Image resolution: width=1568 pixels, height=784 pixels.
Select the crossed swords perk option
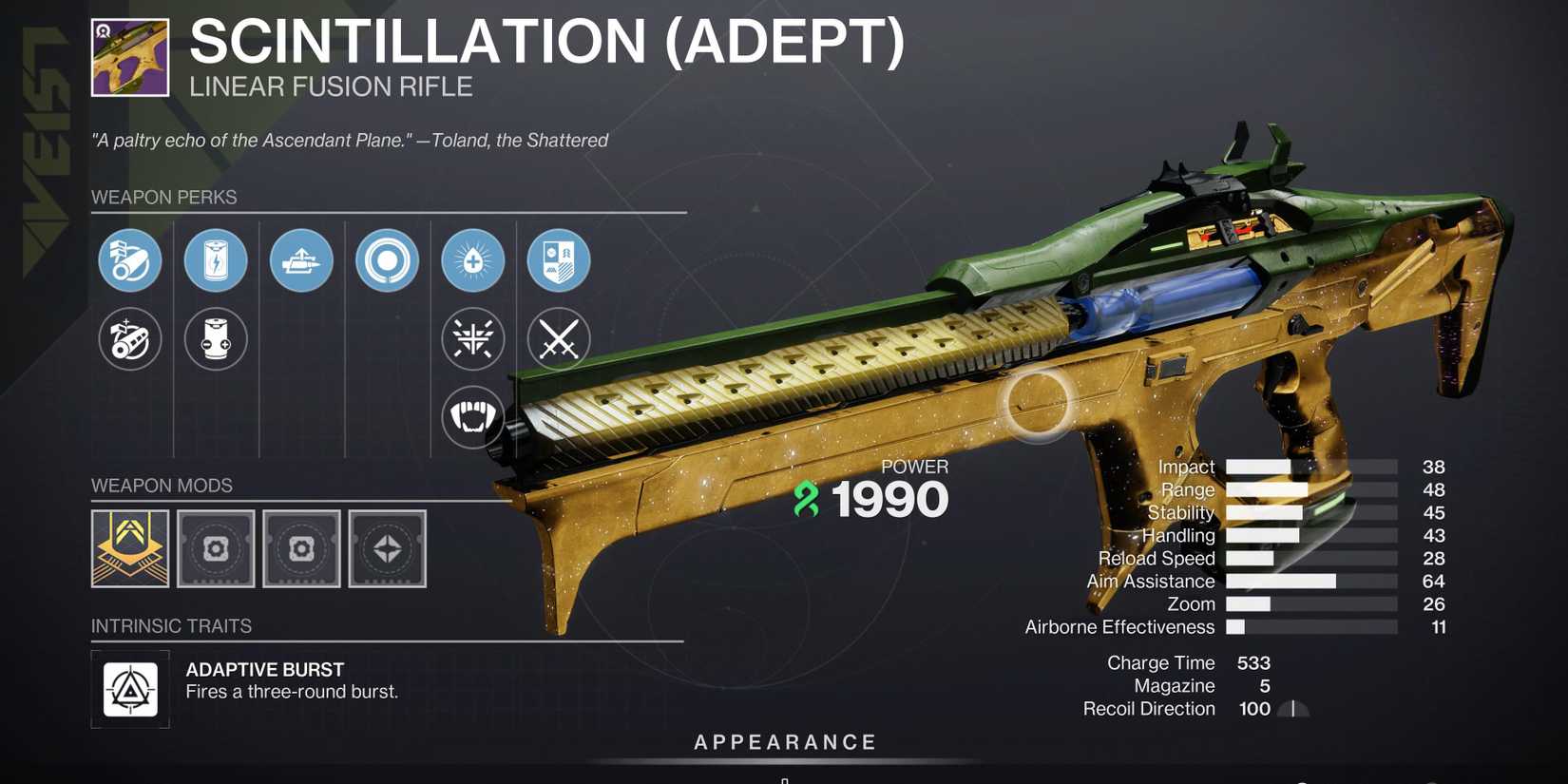[558, 339]
